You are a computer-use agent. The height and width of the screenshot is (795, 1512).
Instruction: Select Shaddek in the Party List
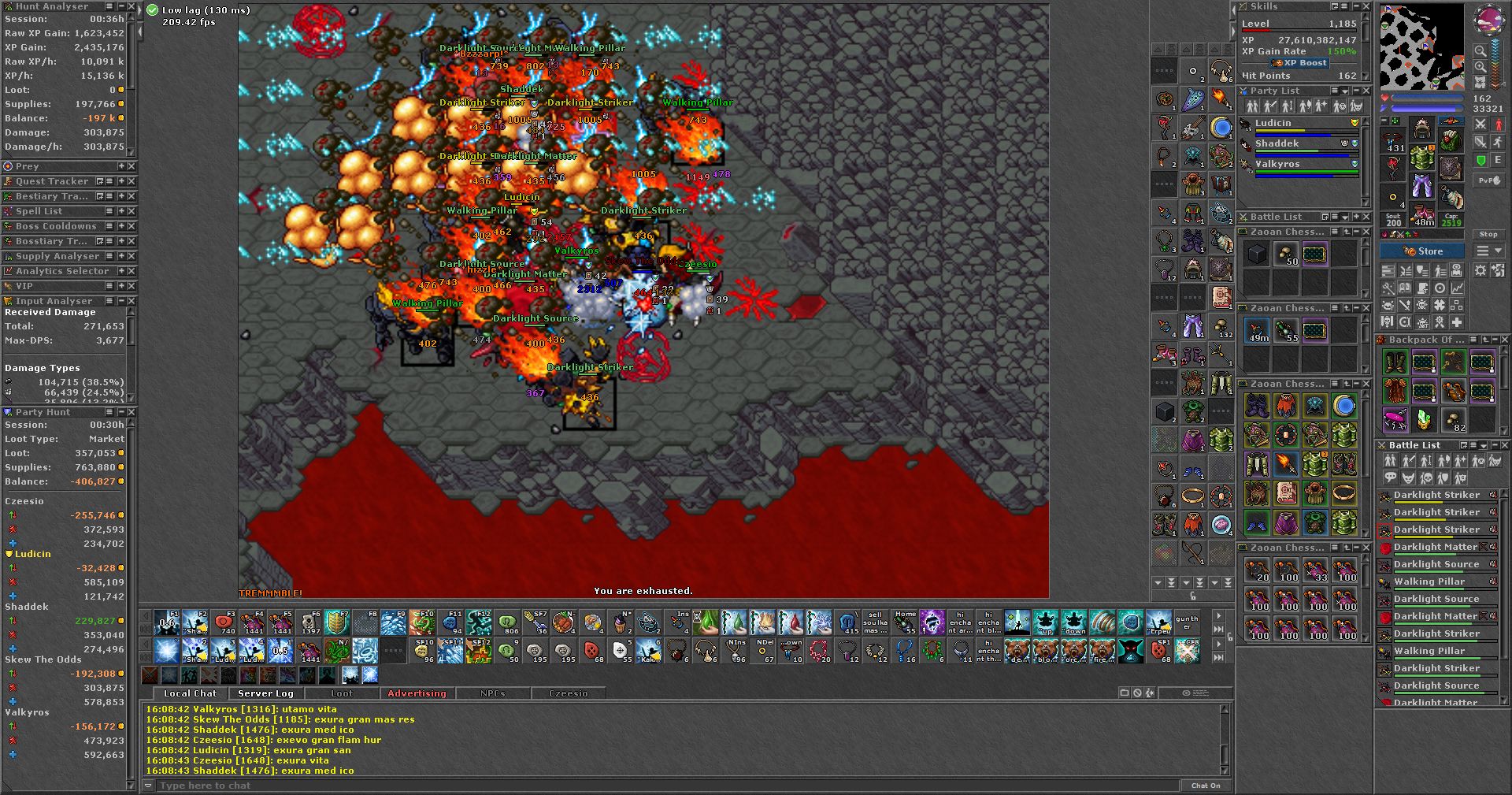(x=1277, y=143)
